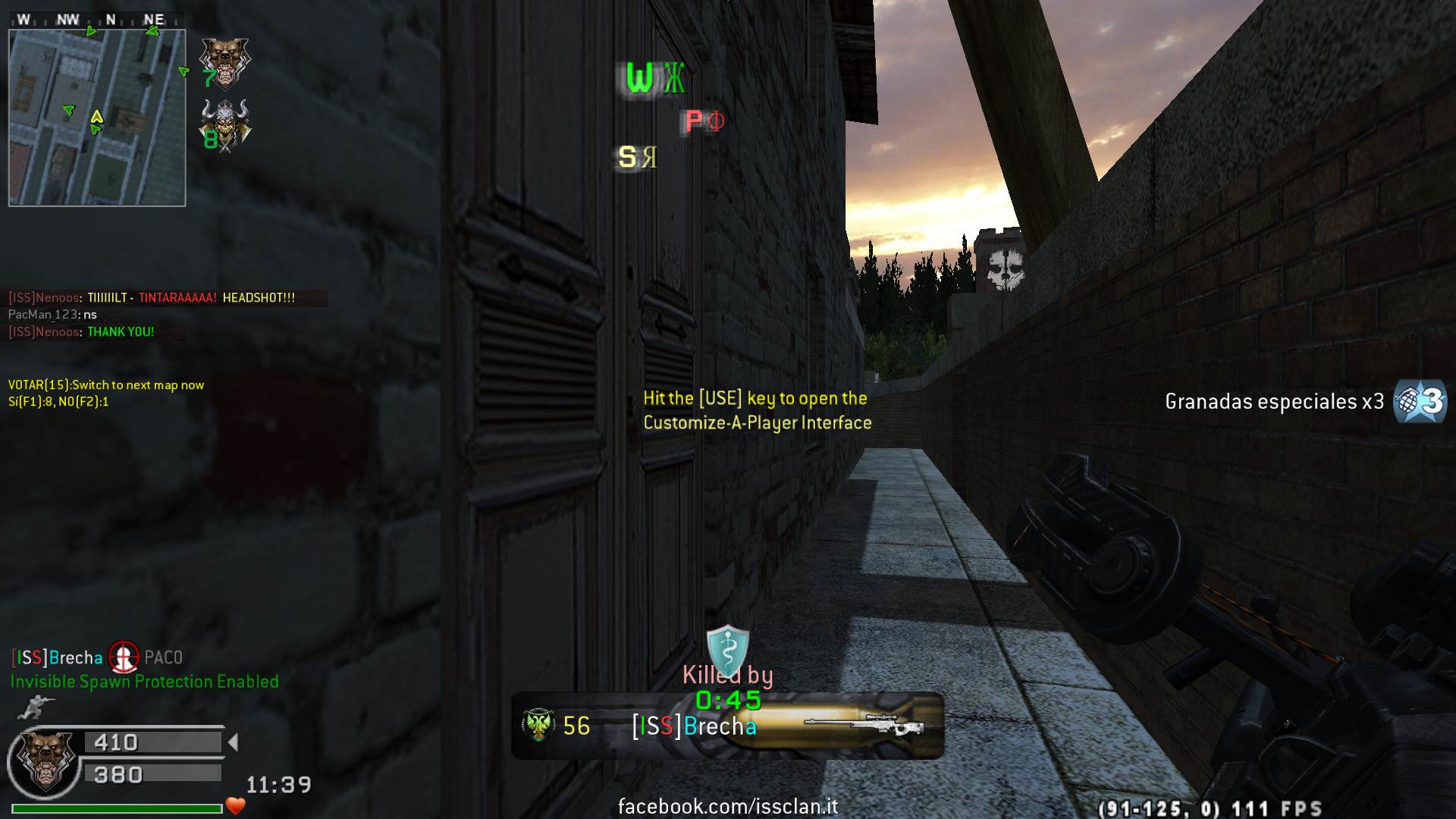The width and height of the screenshot is (1456, 819).
Task: Click the minimap in the corner
Action: click(97, 118)
